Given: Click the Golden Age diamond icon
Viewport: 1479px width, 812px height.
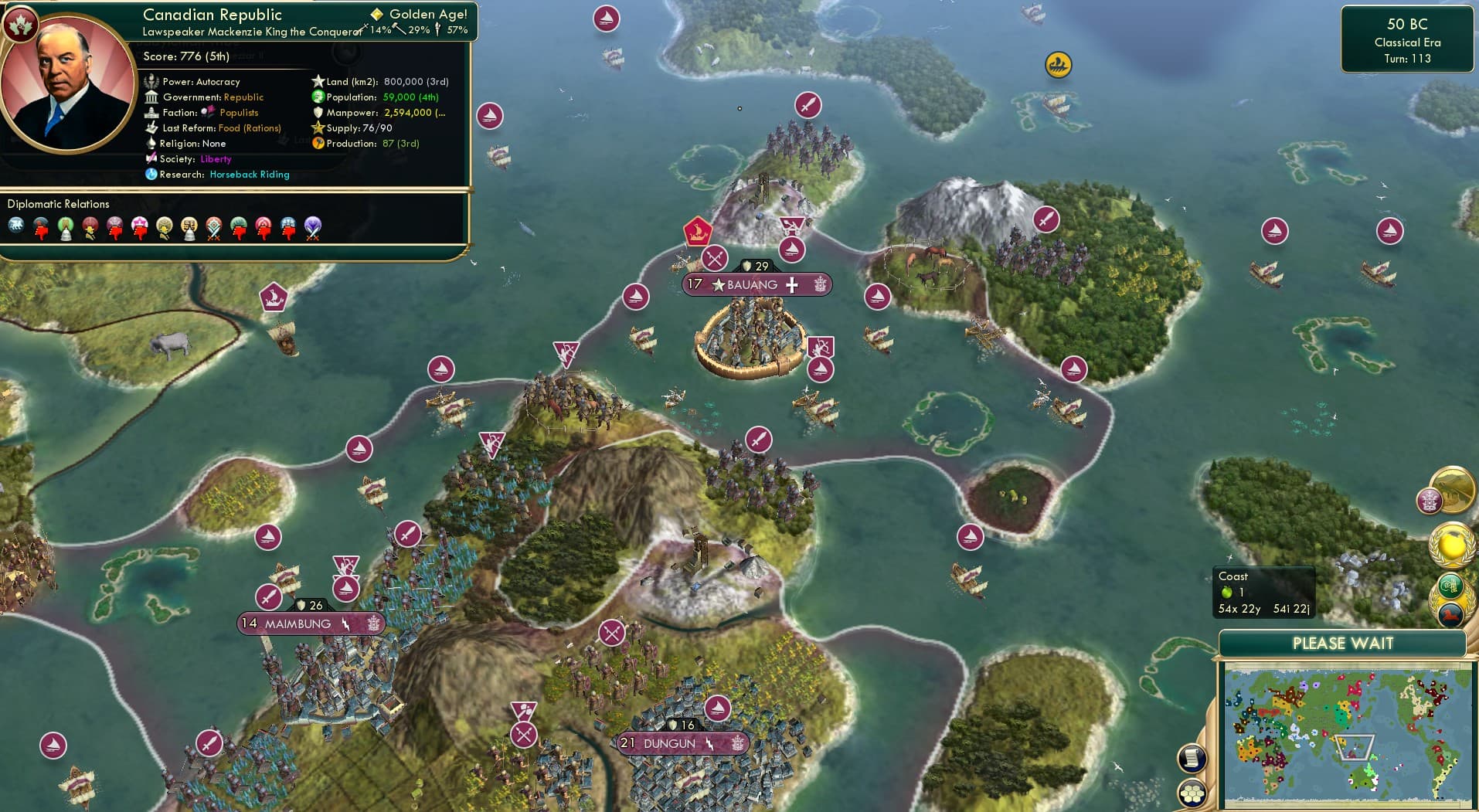Looking at the screenshot, I should [x=378, y=14].
